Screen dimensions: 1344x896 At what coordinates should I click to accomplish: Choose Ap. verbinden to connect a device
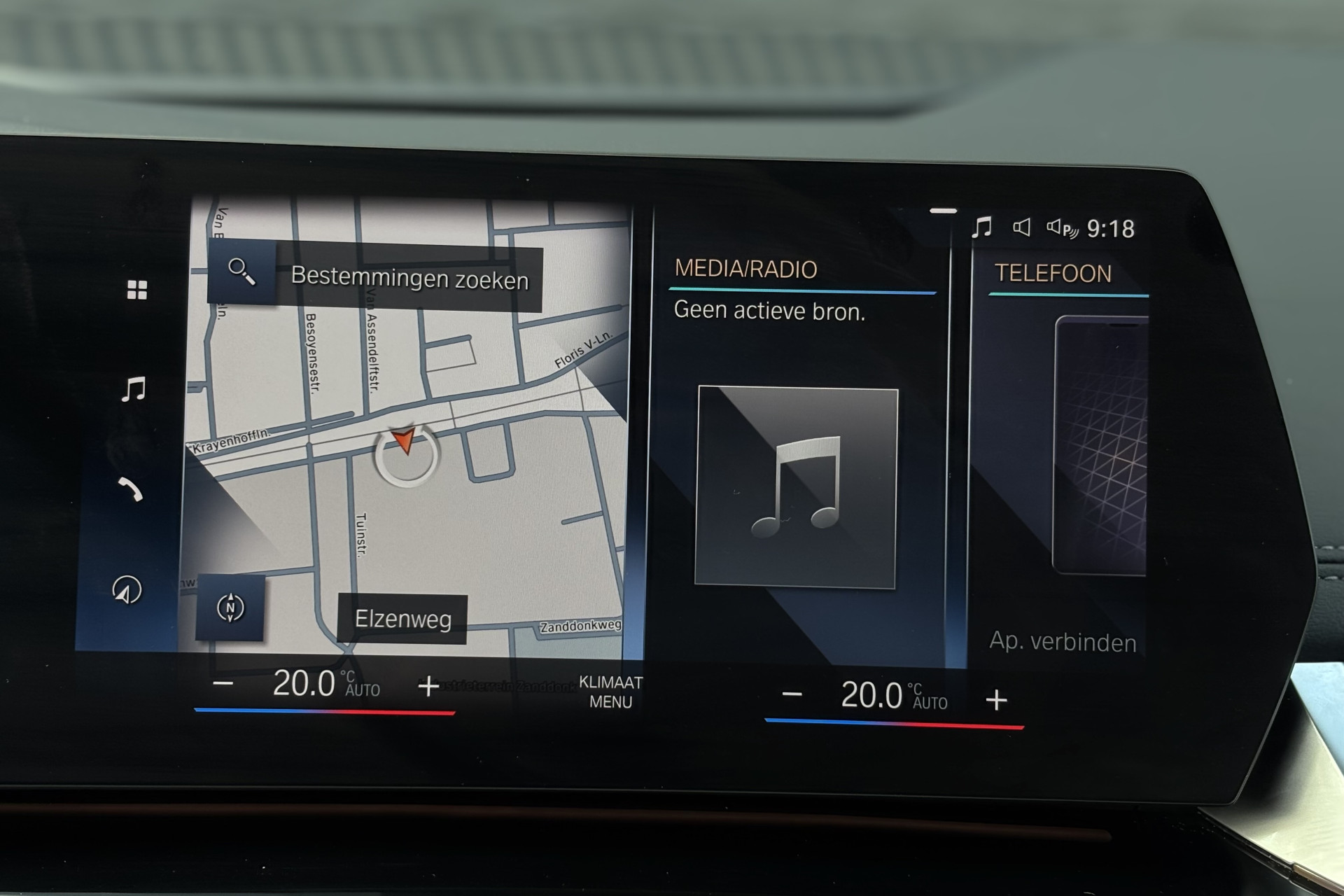(1062, 642)
